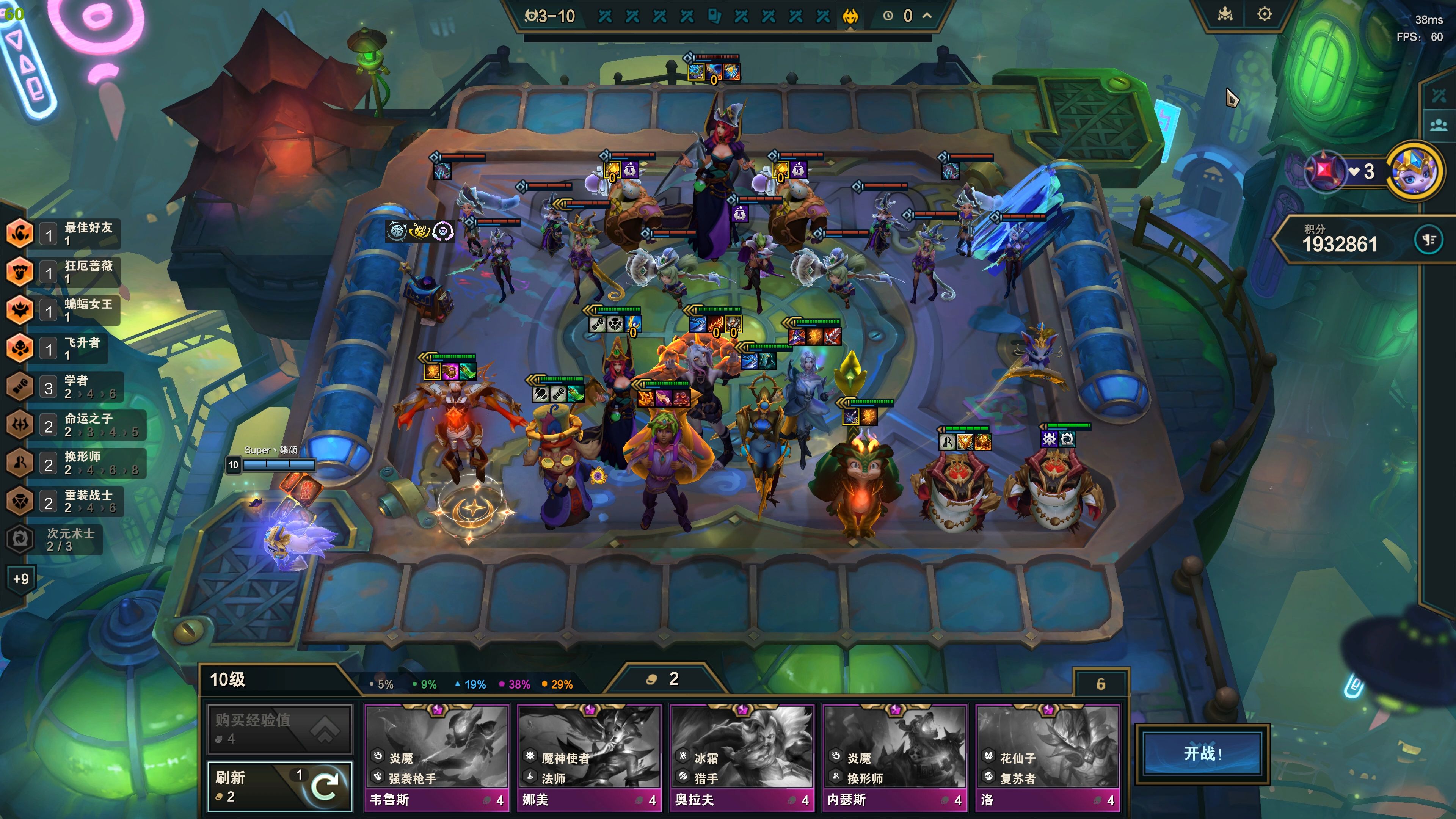Start the fight with 开战!
This screenshot has width=1456, height=819.
tap(1202, 753)
